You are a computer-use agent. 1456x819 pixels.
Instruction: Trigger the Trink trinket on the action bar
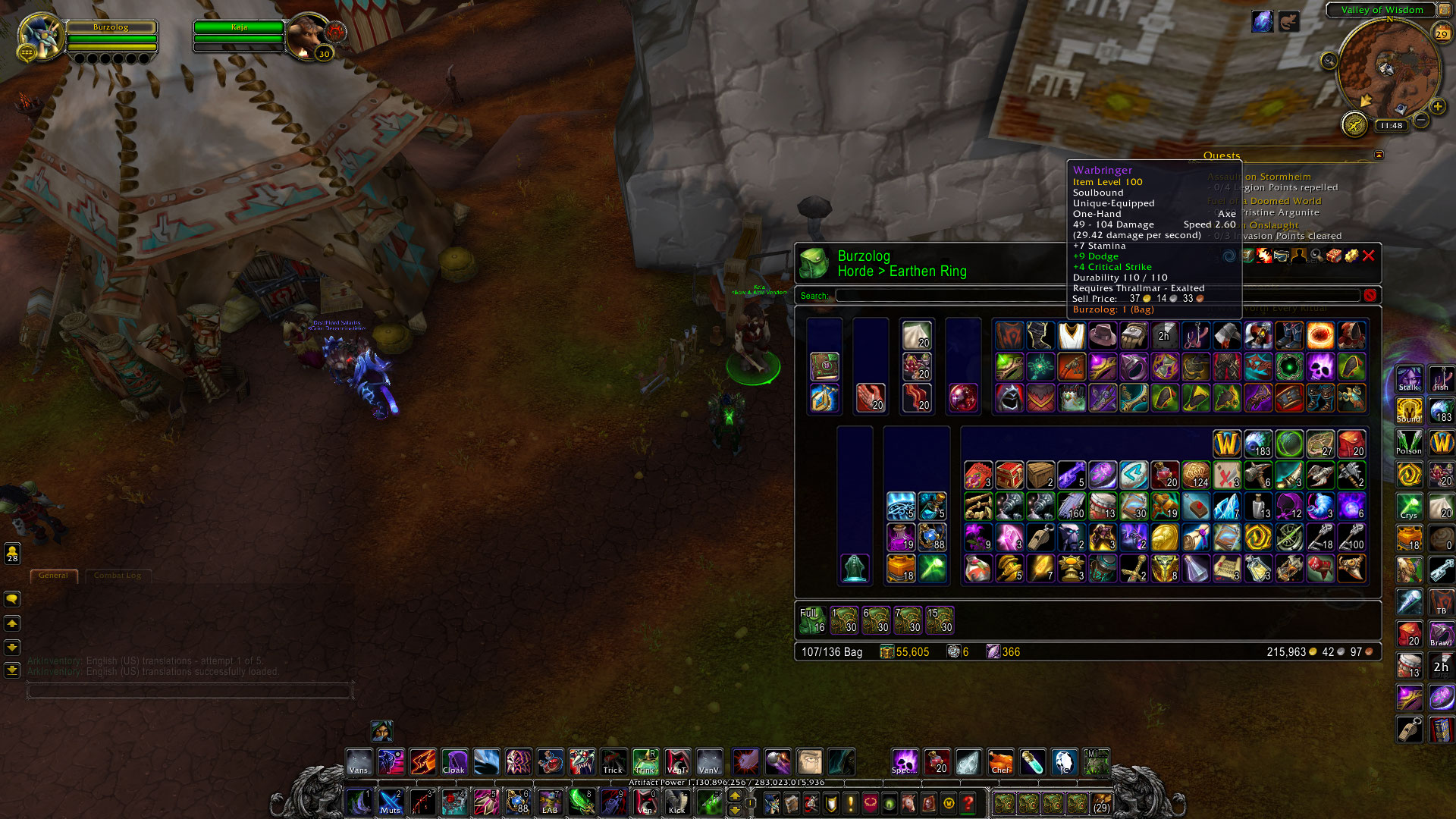pyautogui.click(x=645, y=764)
